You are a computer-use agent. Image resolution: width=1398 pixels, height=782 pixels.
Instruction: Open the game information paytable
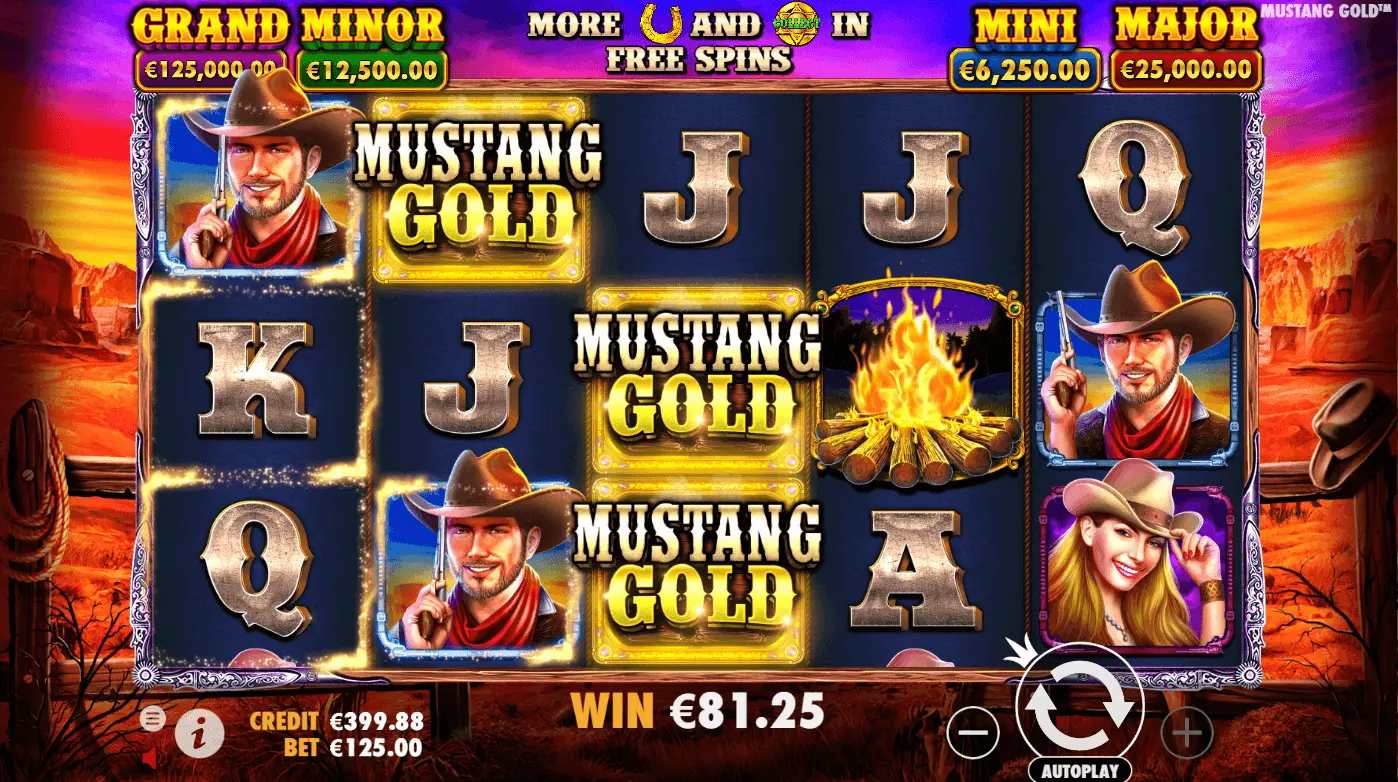point(200,735)
